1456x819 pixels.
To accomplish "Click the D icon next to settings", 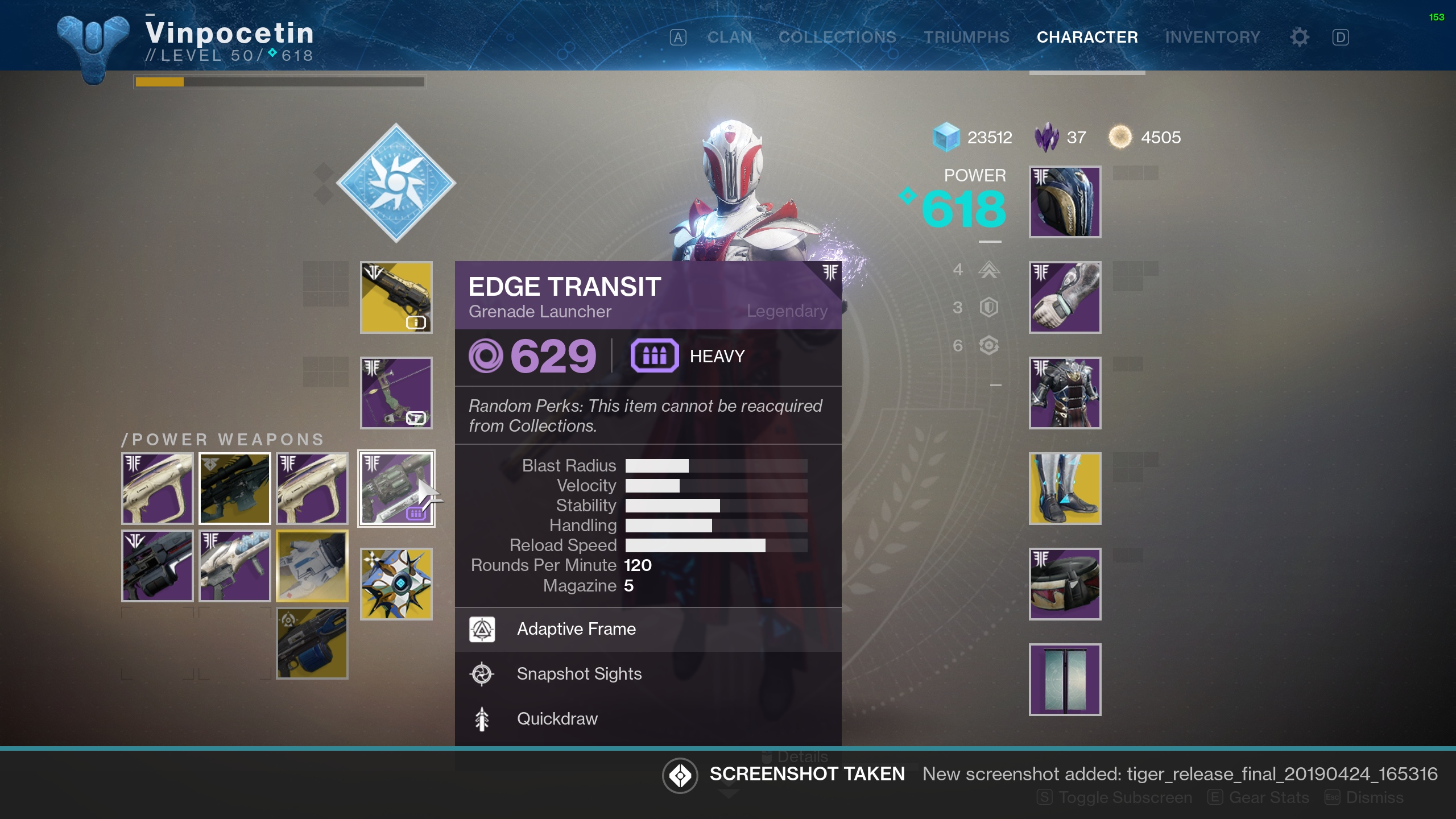I will tap(1341, 36).
